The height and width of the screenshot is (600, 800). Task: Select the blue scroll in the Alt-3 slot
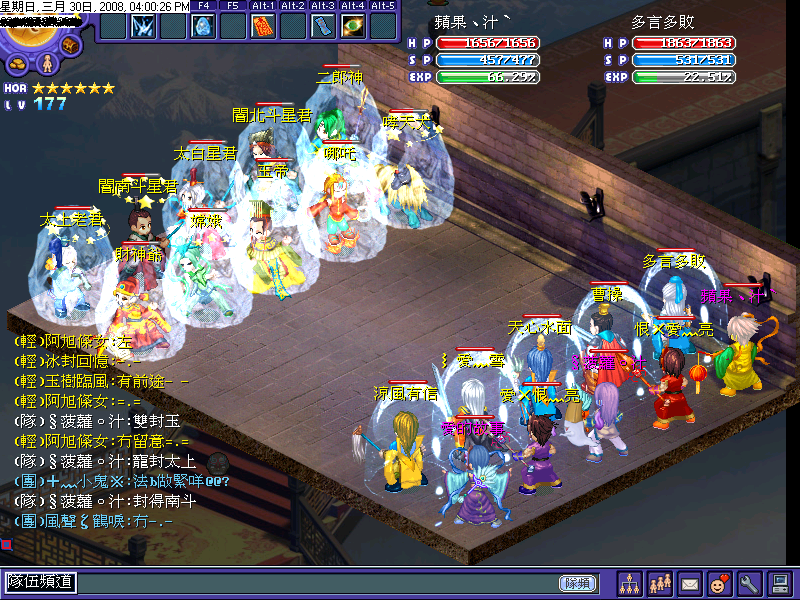click(x=323, y=25)
